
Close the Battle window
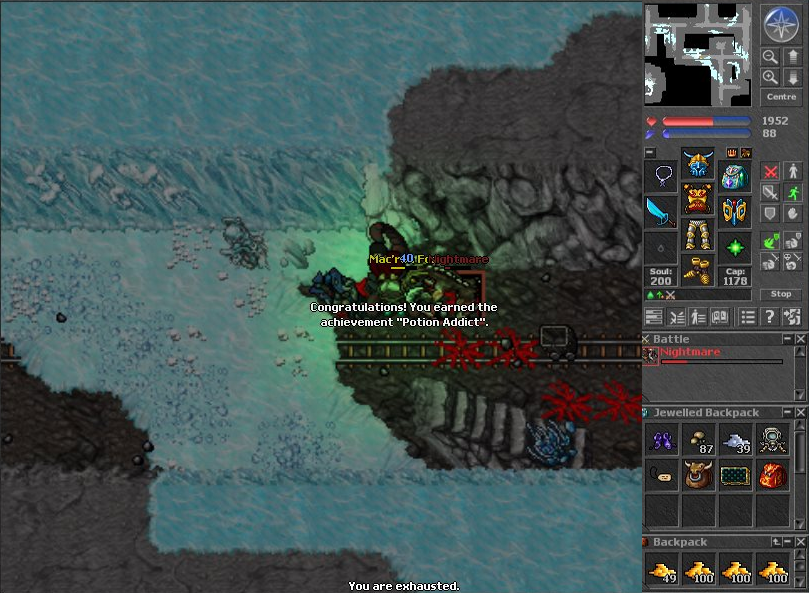click(800, 339)
